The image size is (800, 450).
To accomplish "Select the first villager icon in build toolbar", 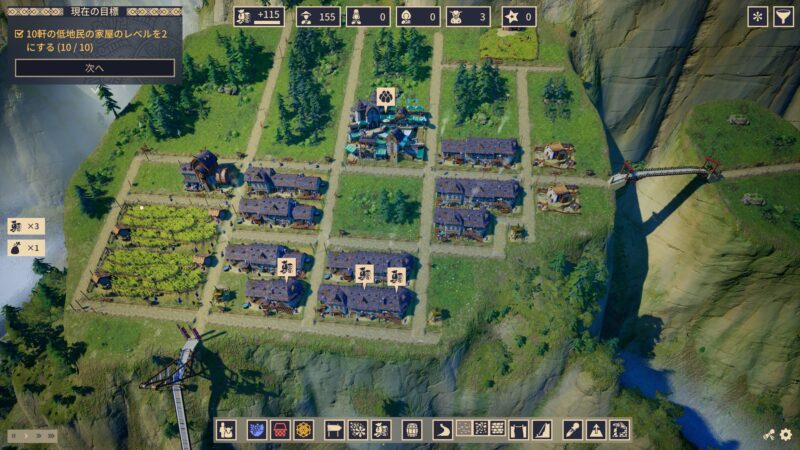I will pos(227,430).
